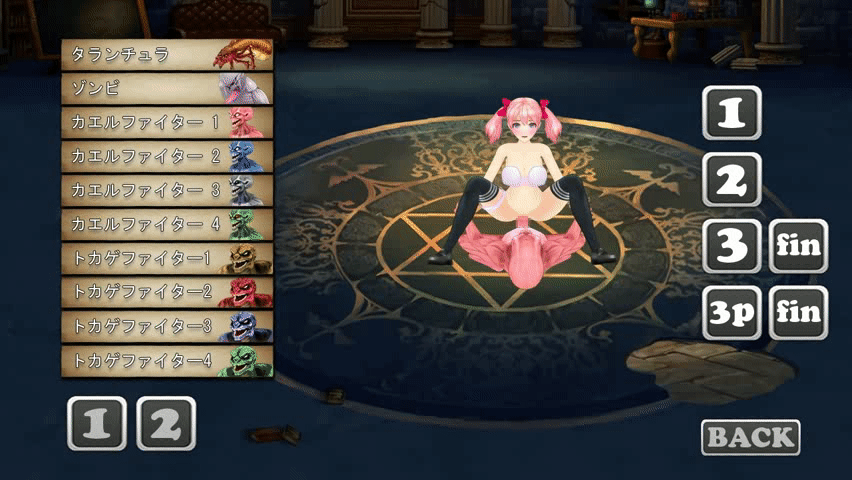The width and height of the screenshot is (852, 480).
Task: Pick the トカゲファイター4 entry
Action: coord(166,360)
